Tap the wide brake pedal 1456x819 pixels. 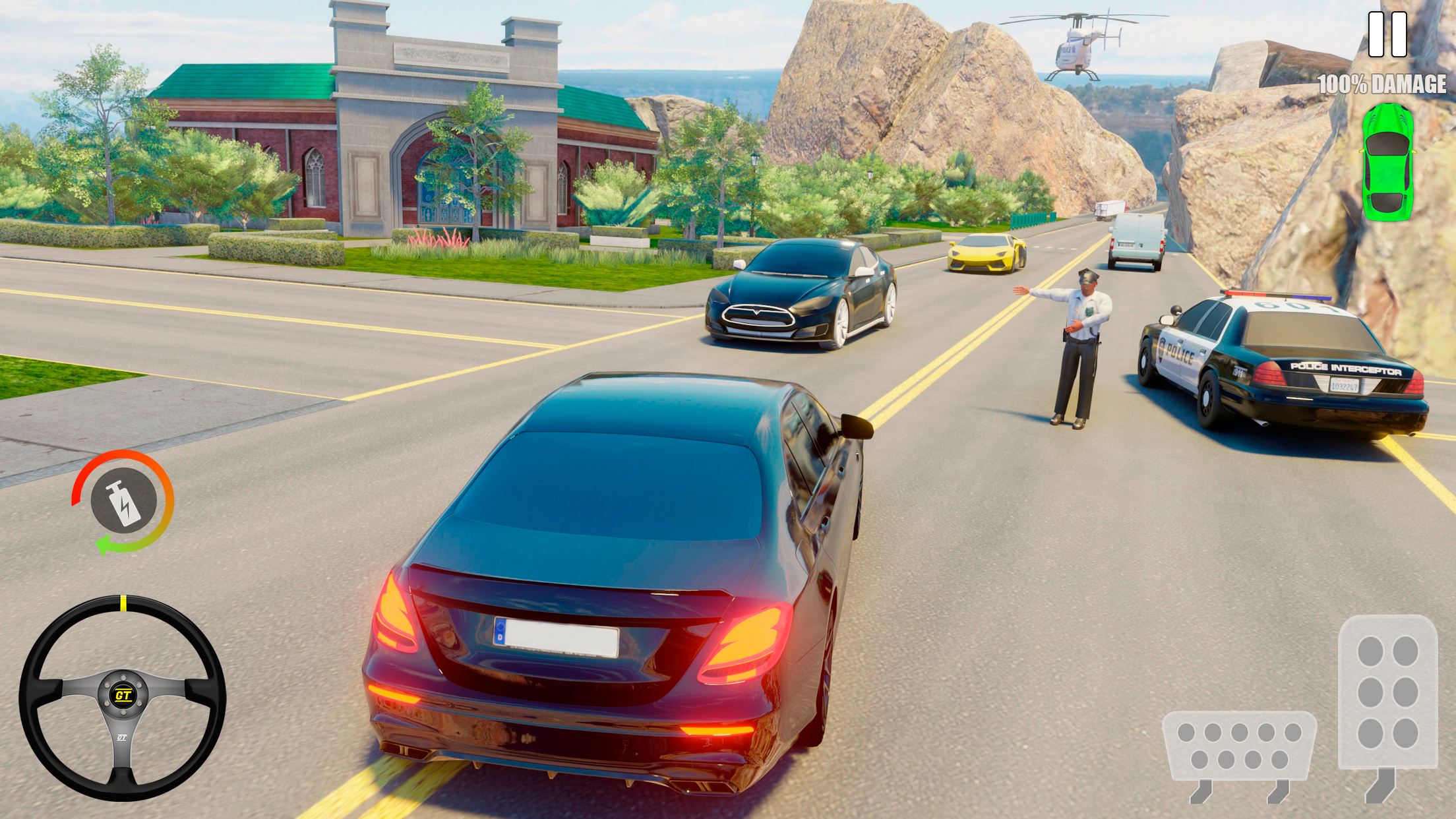[1239, 745]
